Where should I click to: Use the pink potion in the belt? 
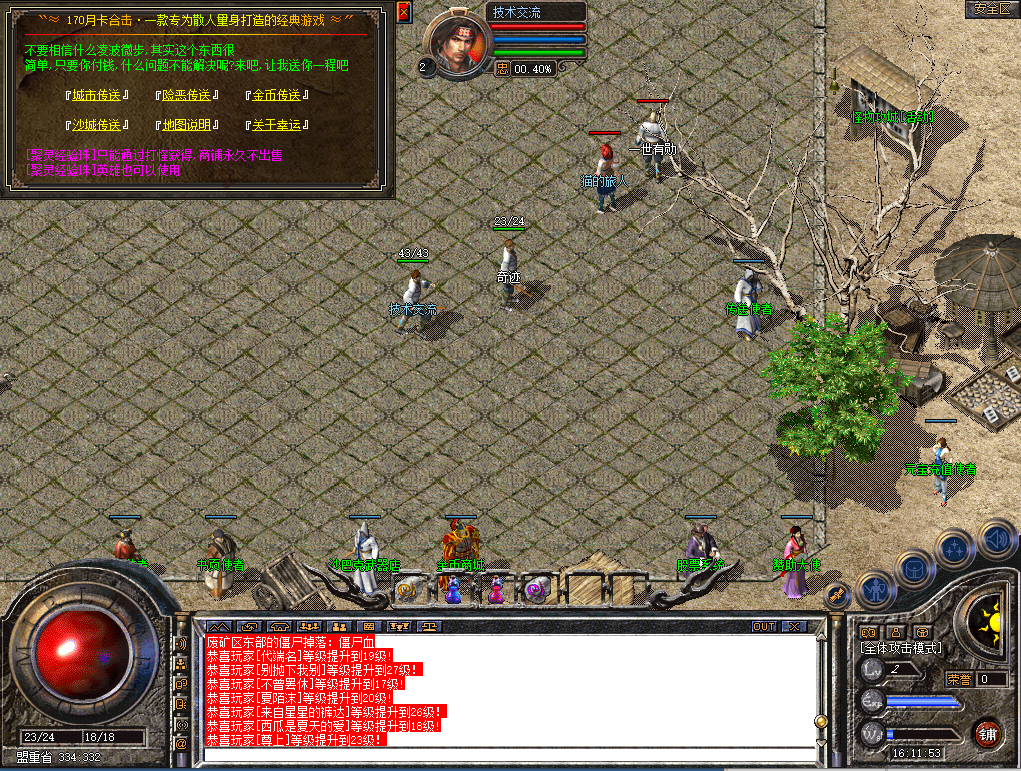pos(496,590)
